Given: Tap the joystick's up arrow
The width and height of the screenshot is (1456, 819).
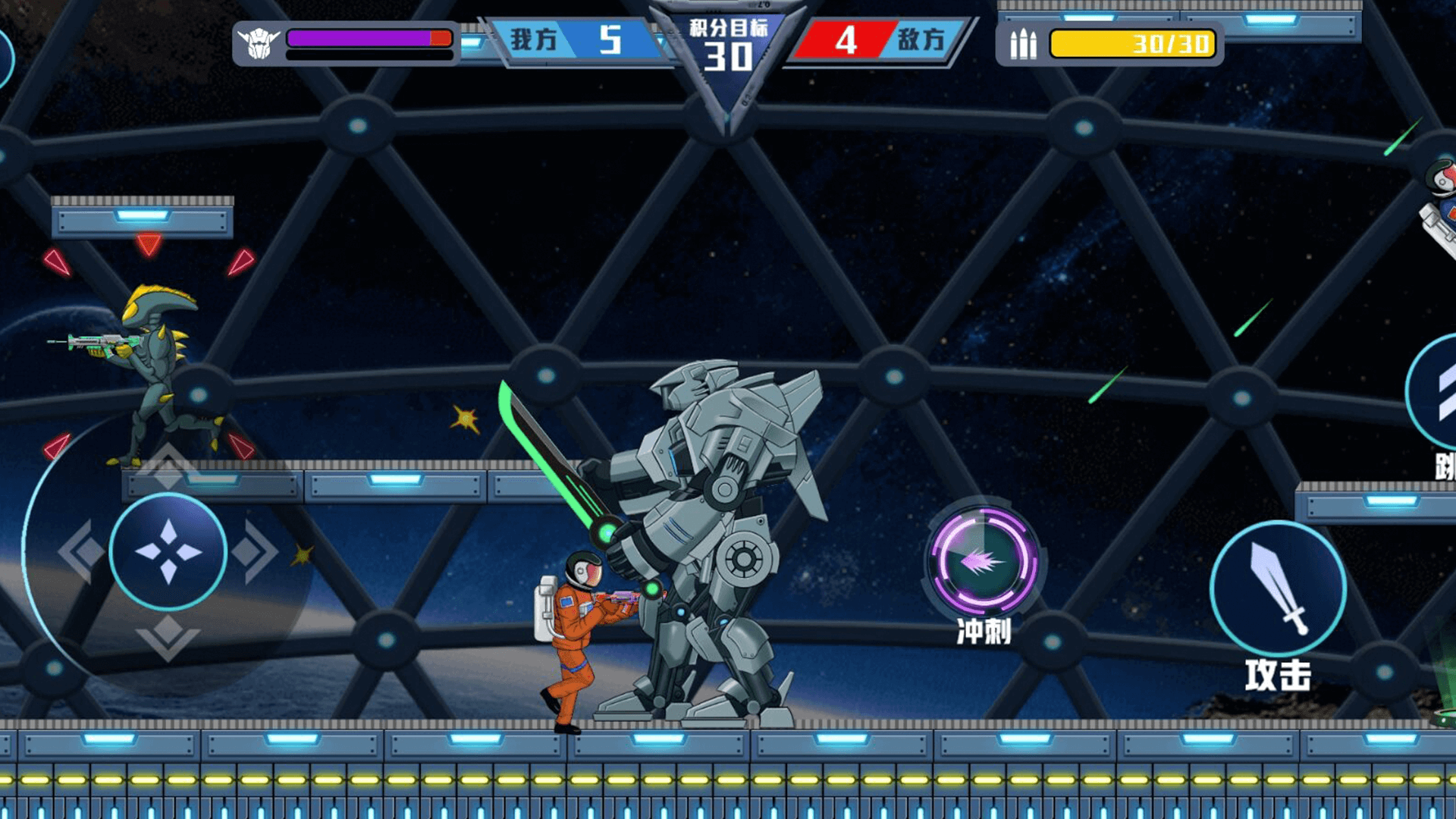Looking at the screenshot, I should click(168, 464).
